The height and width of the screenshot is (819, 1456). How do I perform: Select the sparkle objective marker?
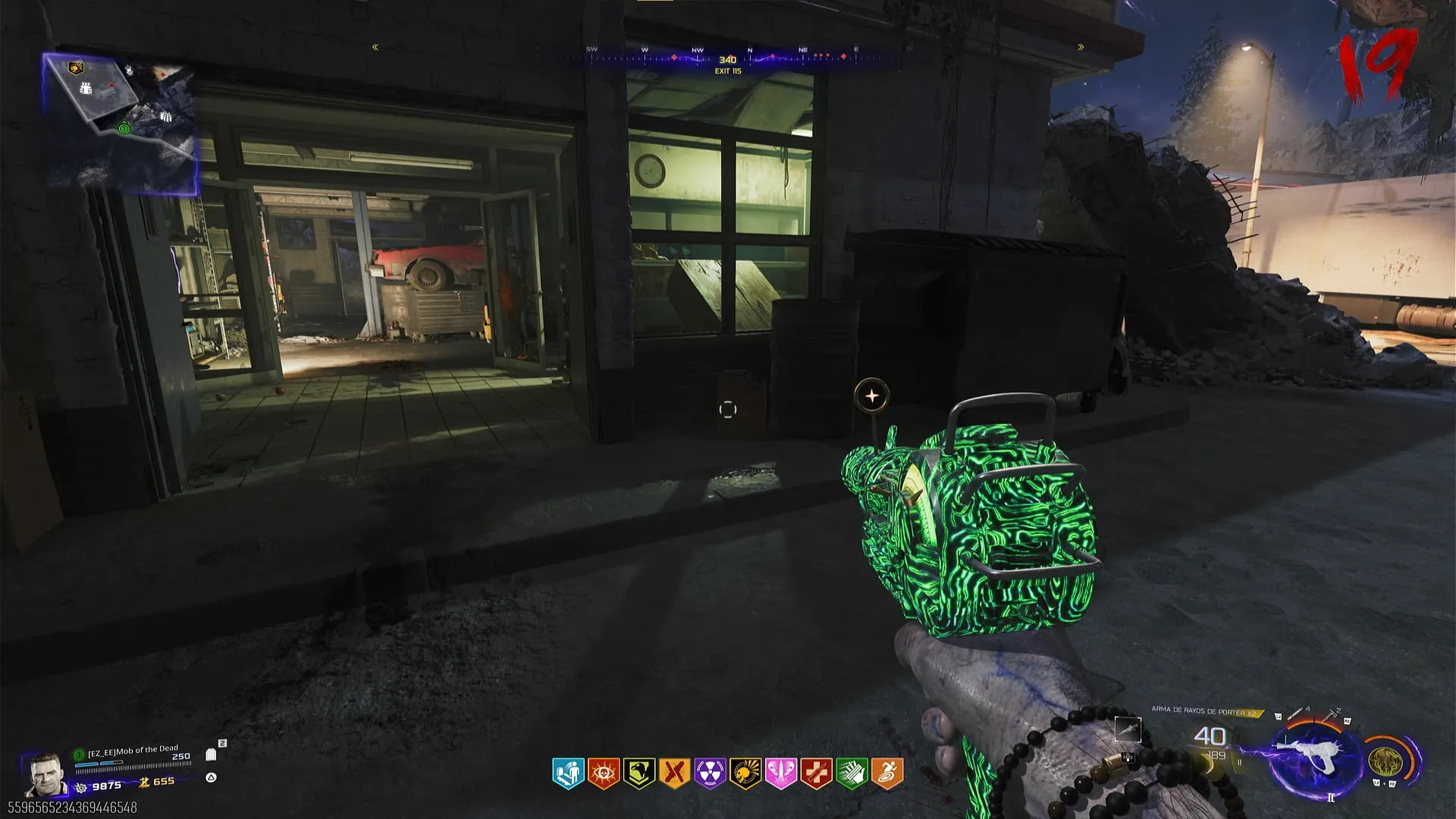pos(872,396)
